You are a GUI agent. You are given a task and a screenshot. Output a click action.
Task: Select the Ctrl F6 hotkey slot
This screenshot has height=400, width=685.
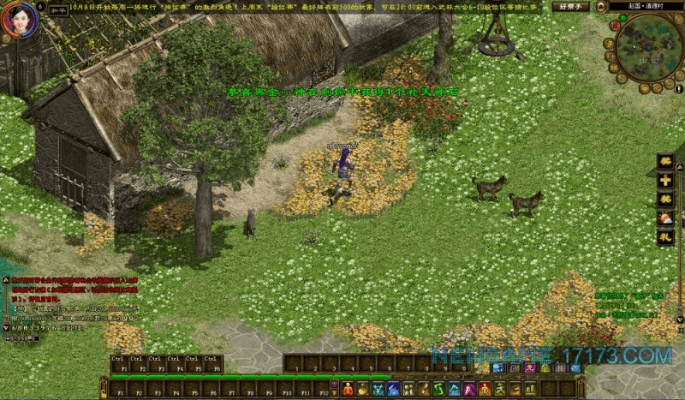click(x=212, y=363)
